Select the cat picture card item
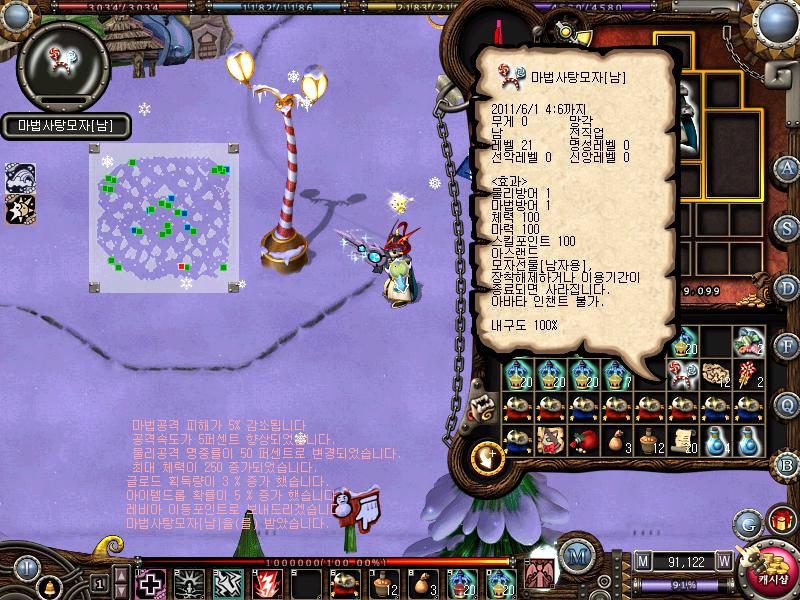This screenshot has width=800, height=600. (551, 439)
